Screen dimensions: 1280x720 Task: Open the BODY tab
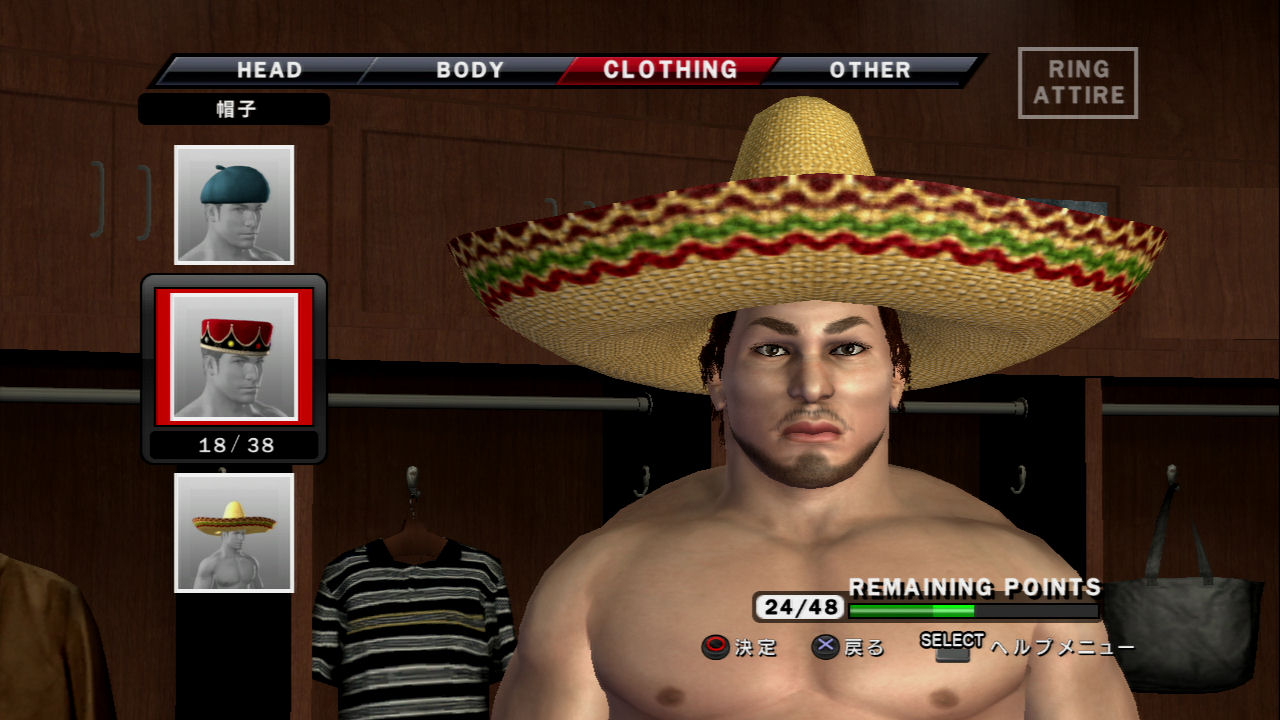[x=470, y=70]
